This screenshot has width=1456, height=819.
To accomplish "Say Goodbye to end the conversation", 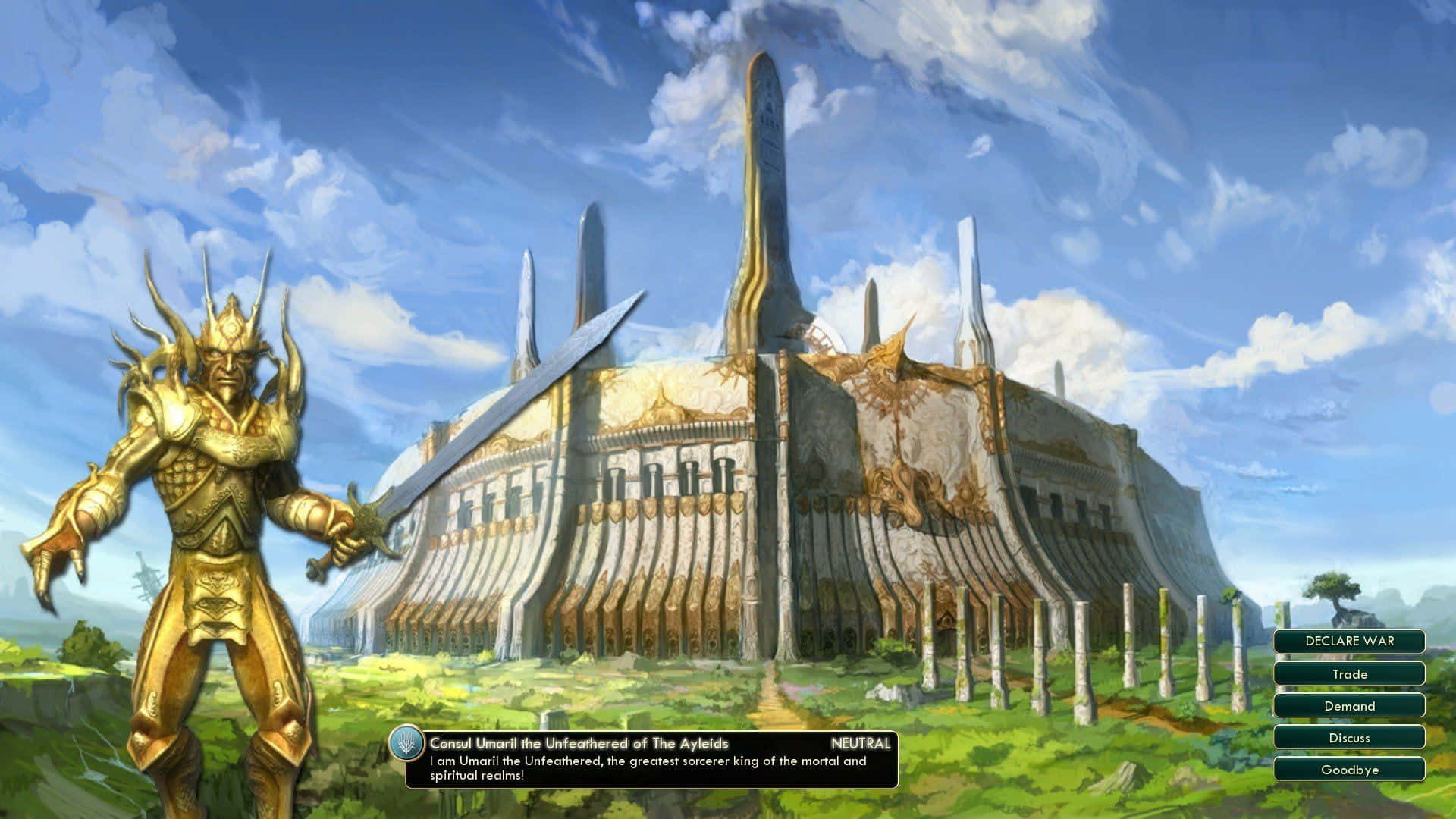I will [1349, 770].
